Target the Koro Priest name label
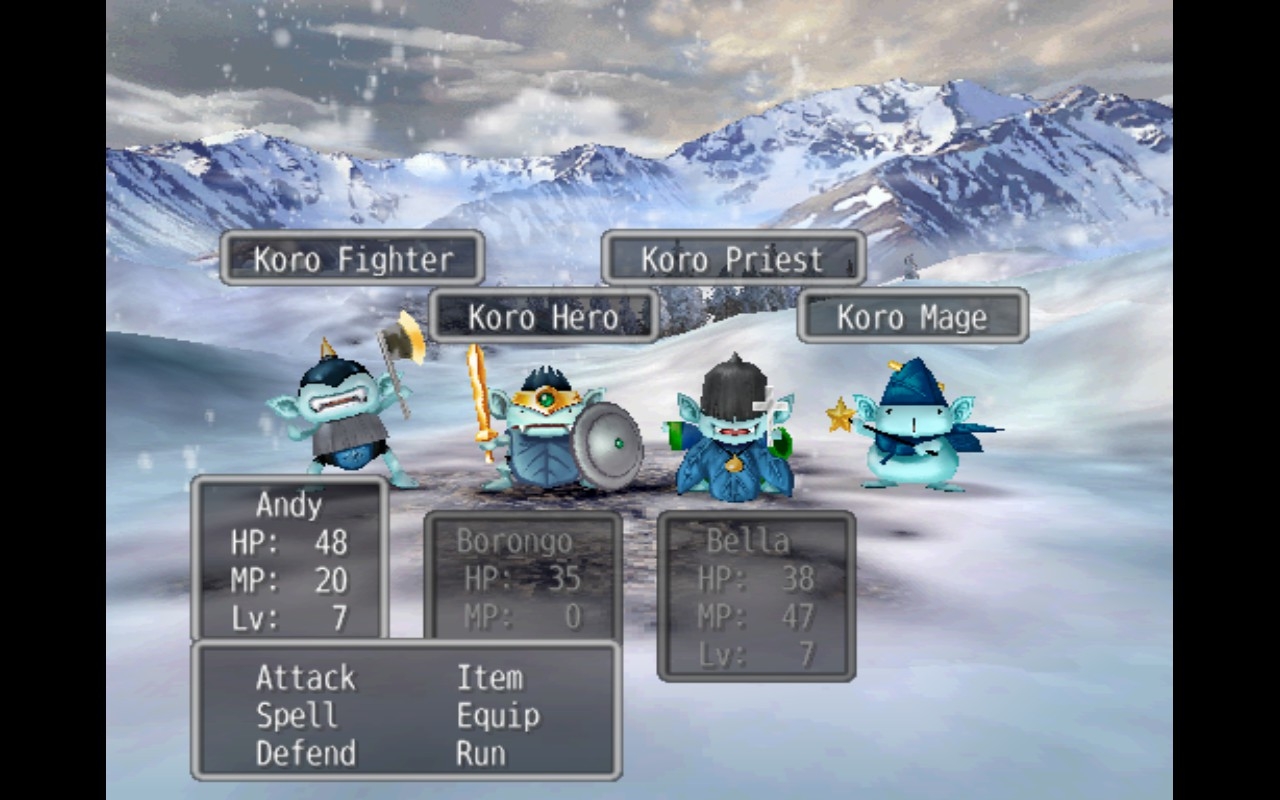The width and height of the screenshot is (1280, 800). pyautogui.click(x=733, y=259)
